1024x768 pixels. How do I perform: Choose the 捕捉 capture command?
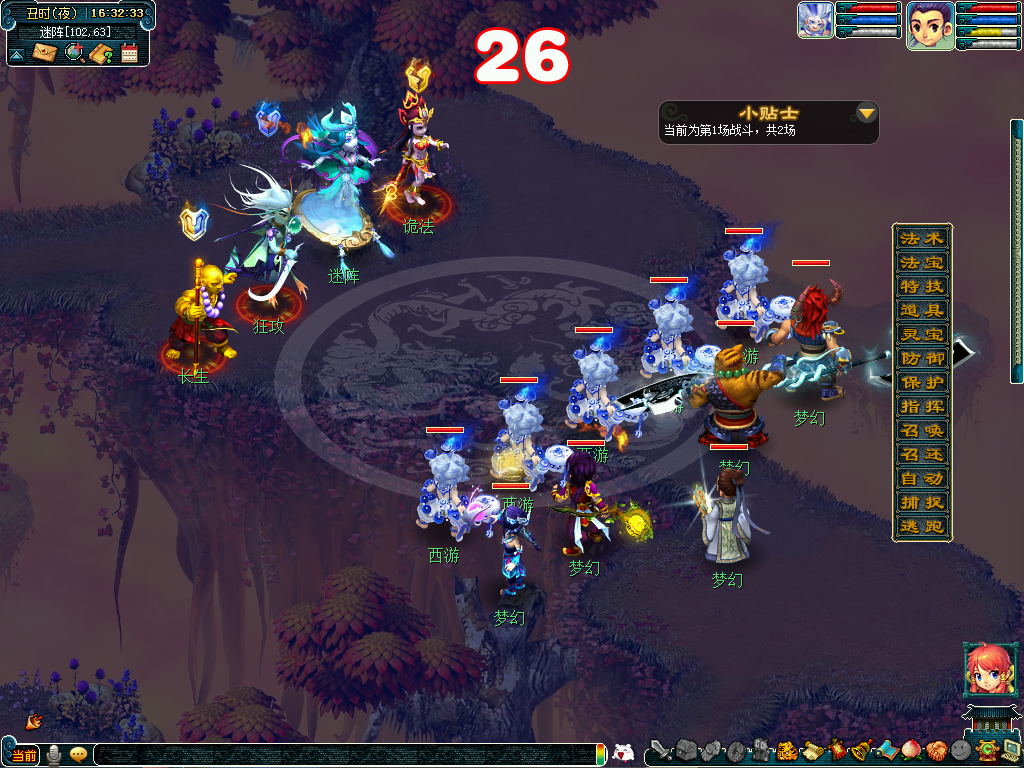[x=921, y=503]
